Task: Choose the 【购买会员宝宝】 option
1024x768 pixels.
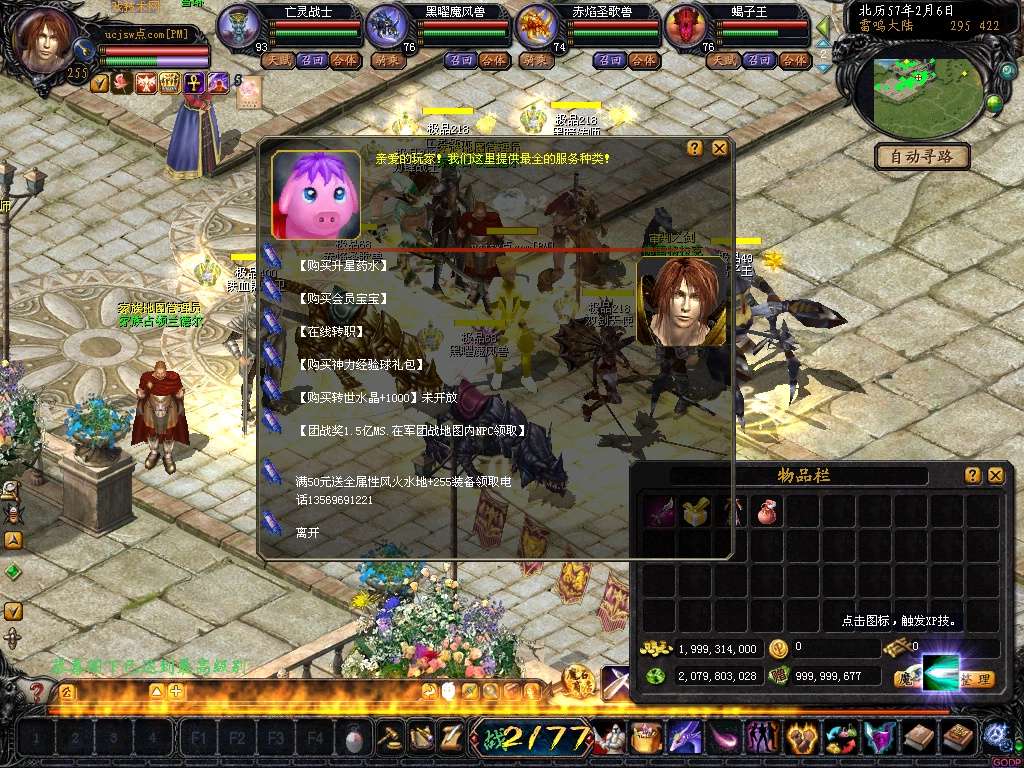Action: [x=342, y=299]
